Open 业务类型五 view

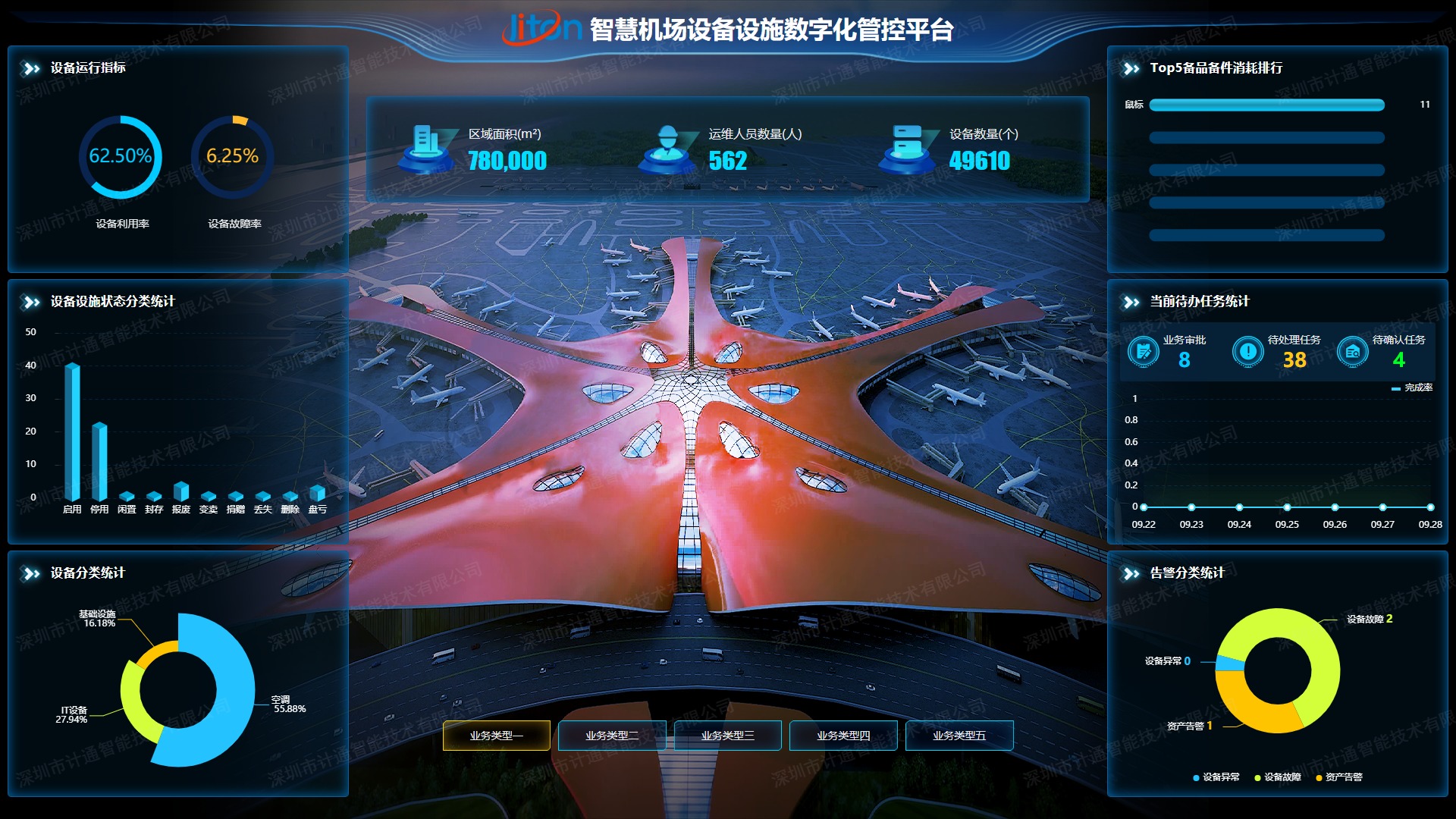pos(959,735)
